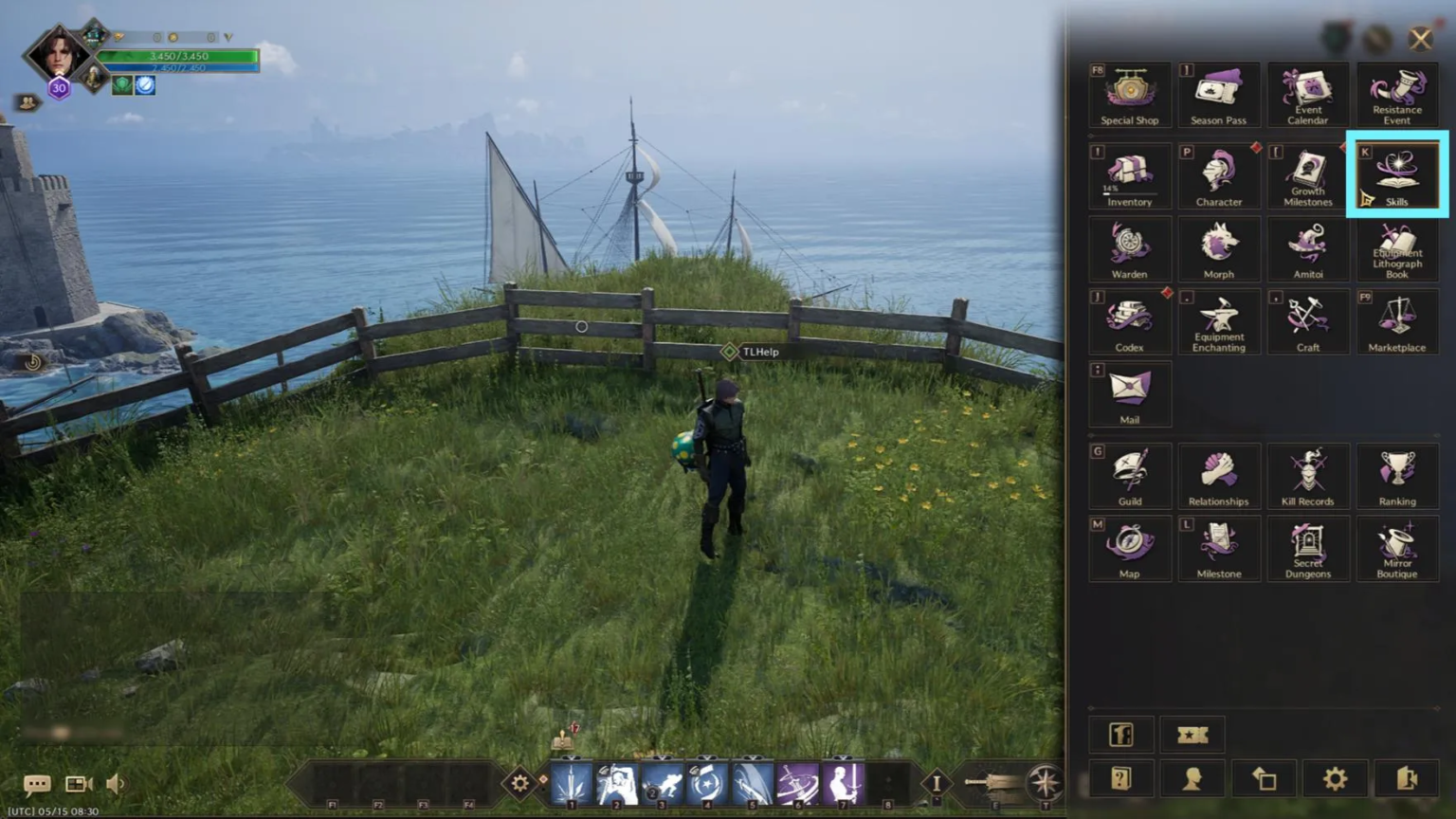
Task: Open the Character menu
Action: point(1218,175)
